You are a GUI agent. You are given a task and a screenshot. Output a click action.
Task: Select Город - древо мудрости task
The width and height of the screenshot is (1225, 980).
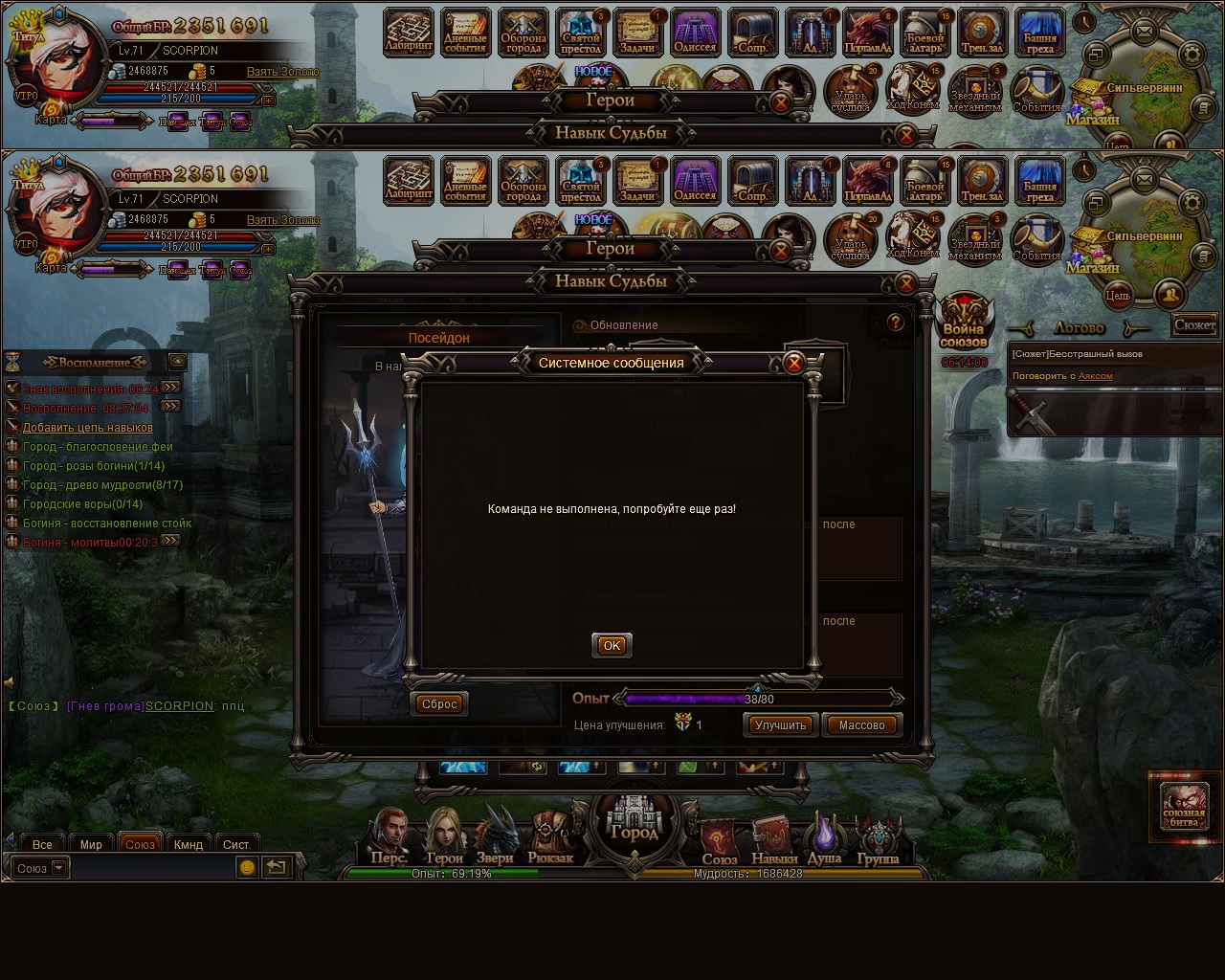(102, 485)
